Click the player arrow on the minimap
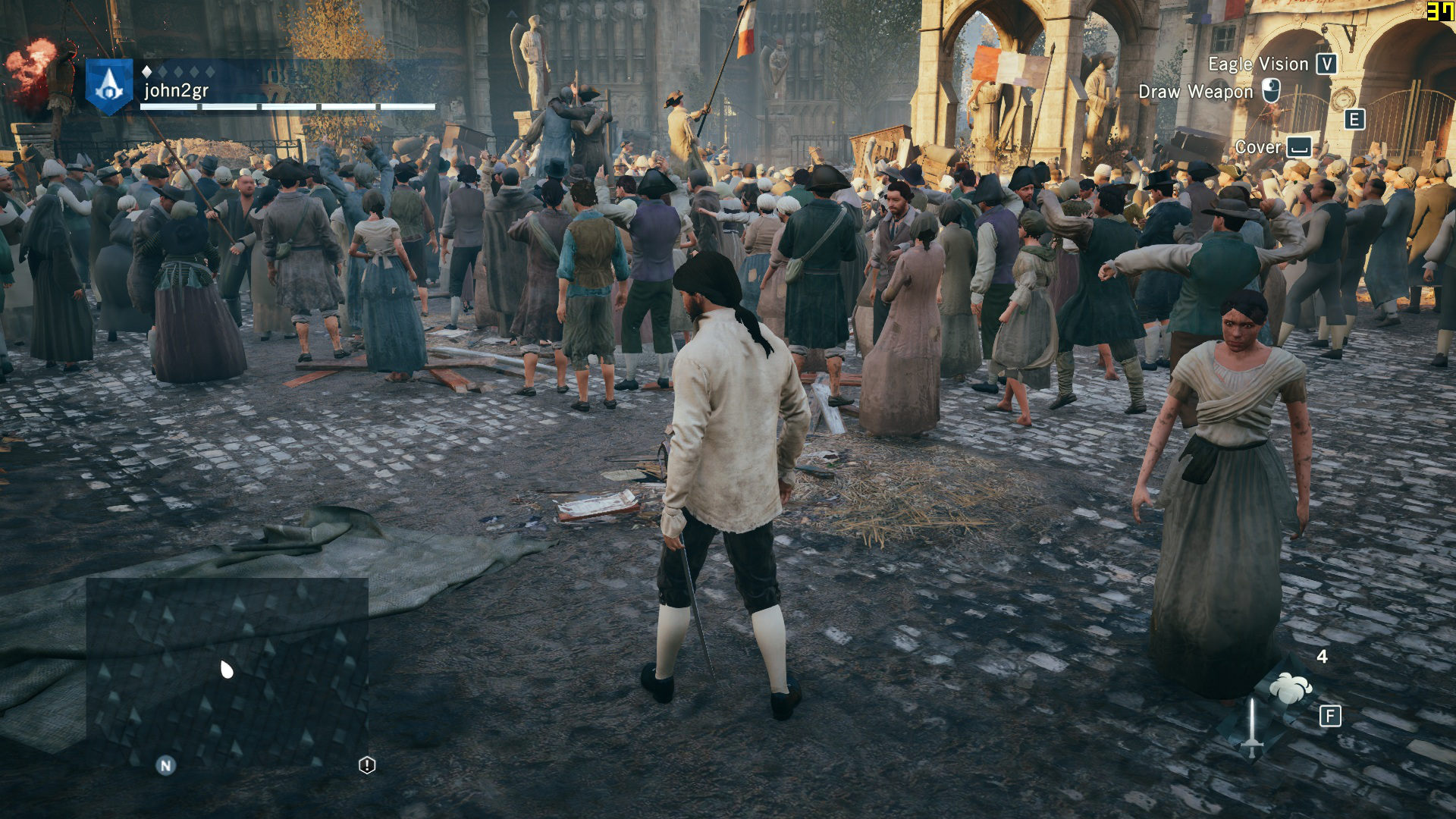Viewport: 1456px width, 819px height. 226,669
